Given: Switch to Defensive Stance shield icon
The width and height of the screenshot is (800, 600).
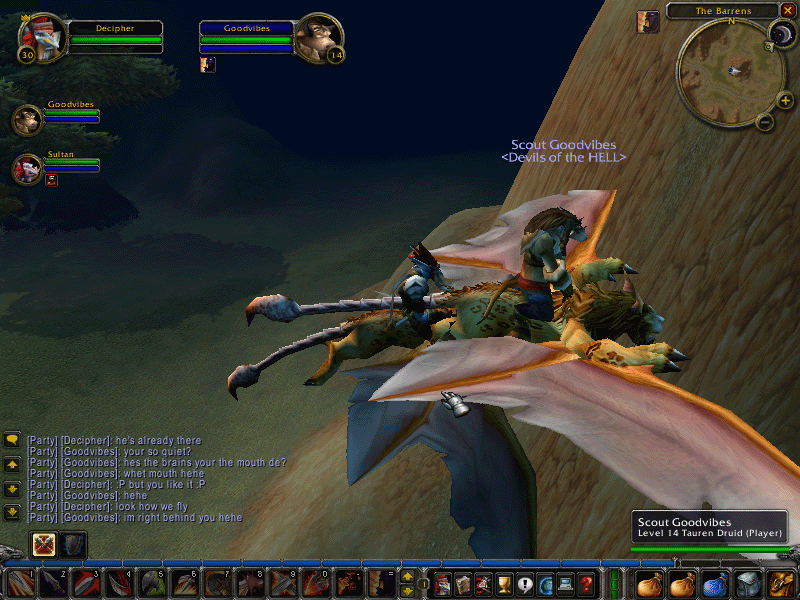Looking at the screenshot, I should pyautogui.click(x=74, y=544).
